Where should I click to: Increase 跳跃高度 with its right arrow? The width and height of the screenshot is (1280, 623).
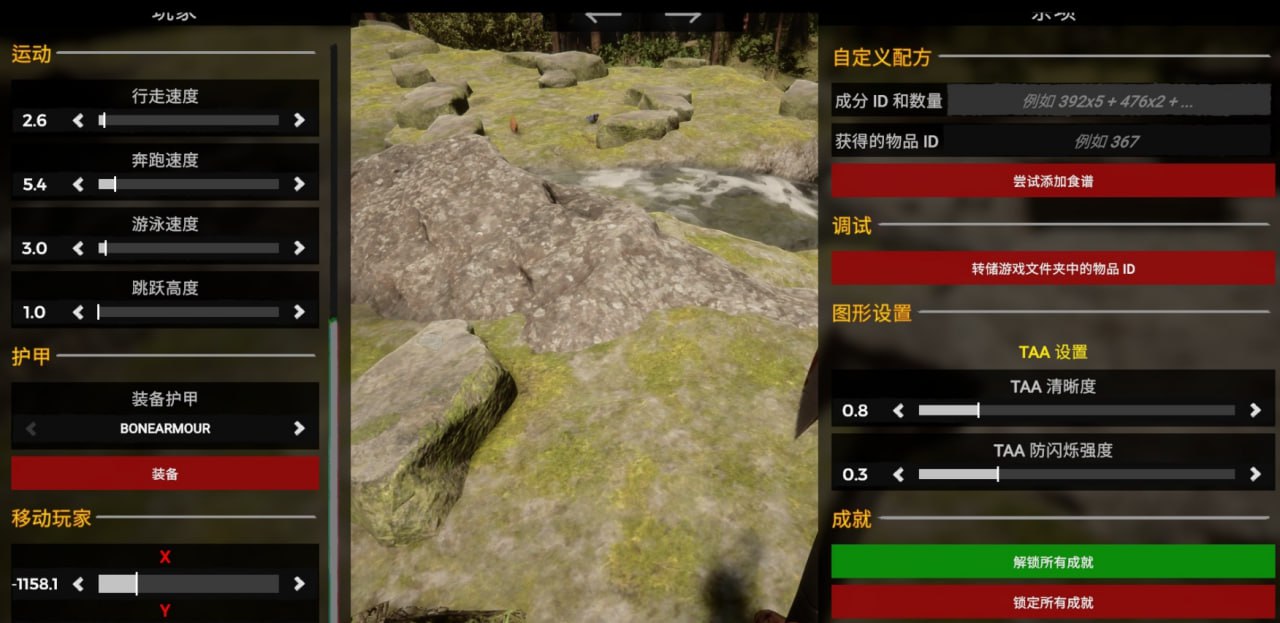[299, 312]
